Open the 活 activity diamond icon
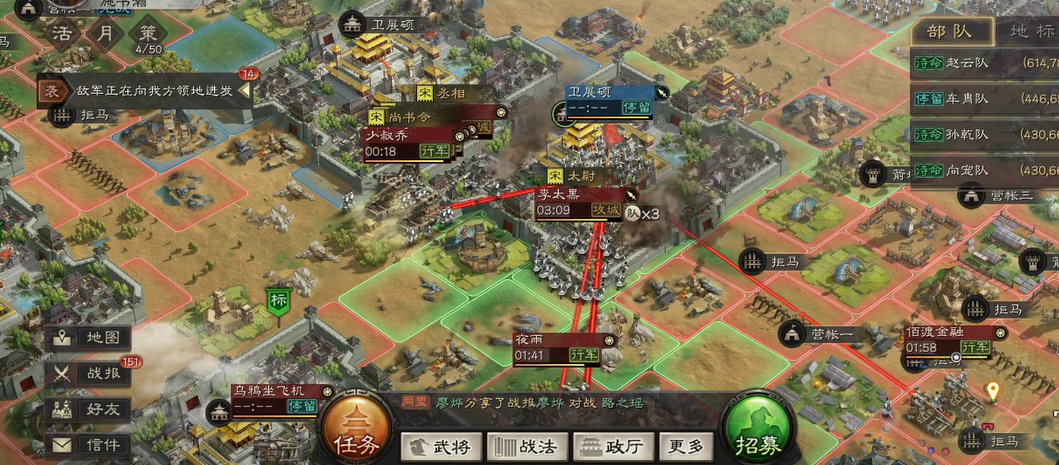Screen dimensions: 1059x465 coord(62,30)
